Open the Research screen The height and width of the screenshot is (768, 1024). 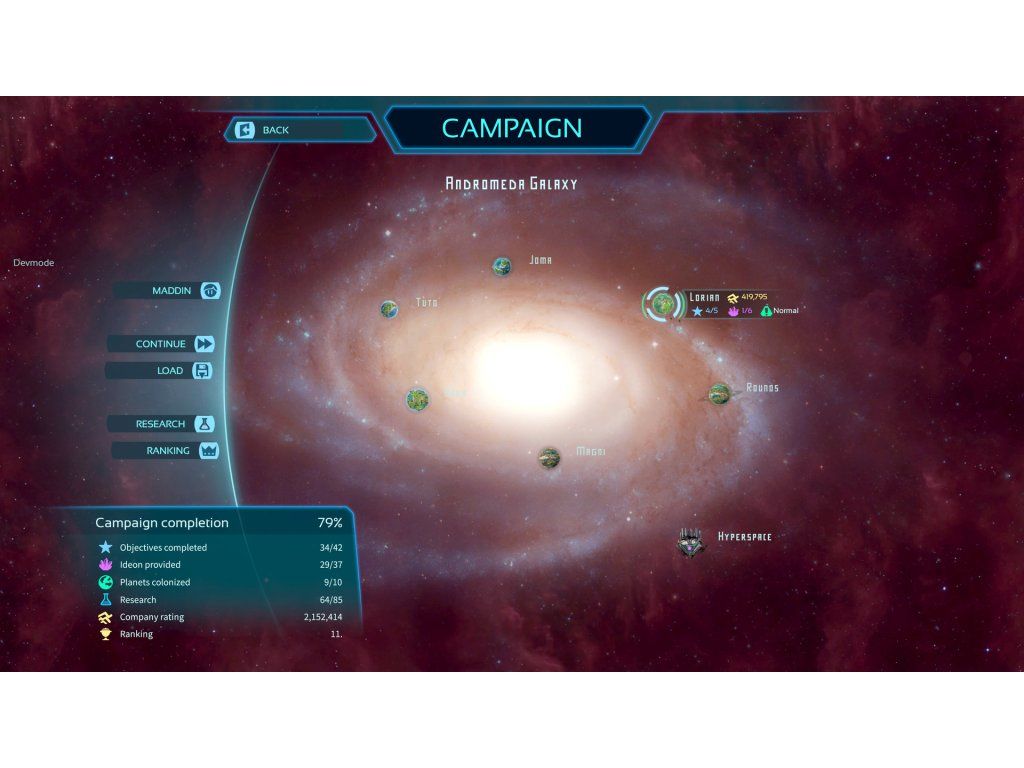tap(162, 424)
